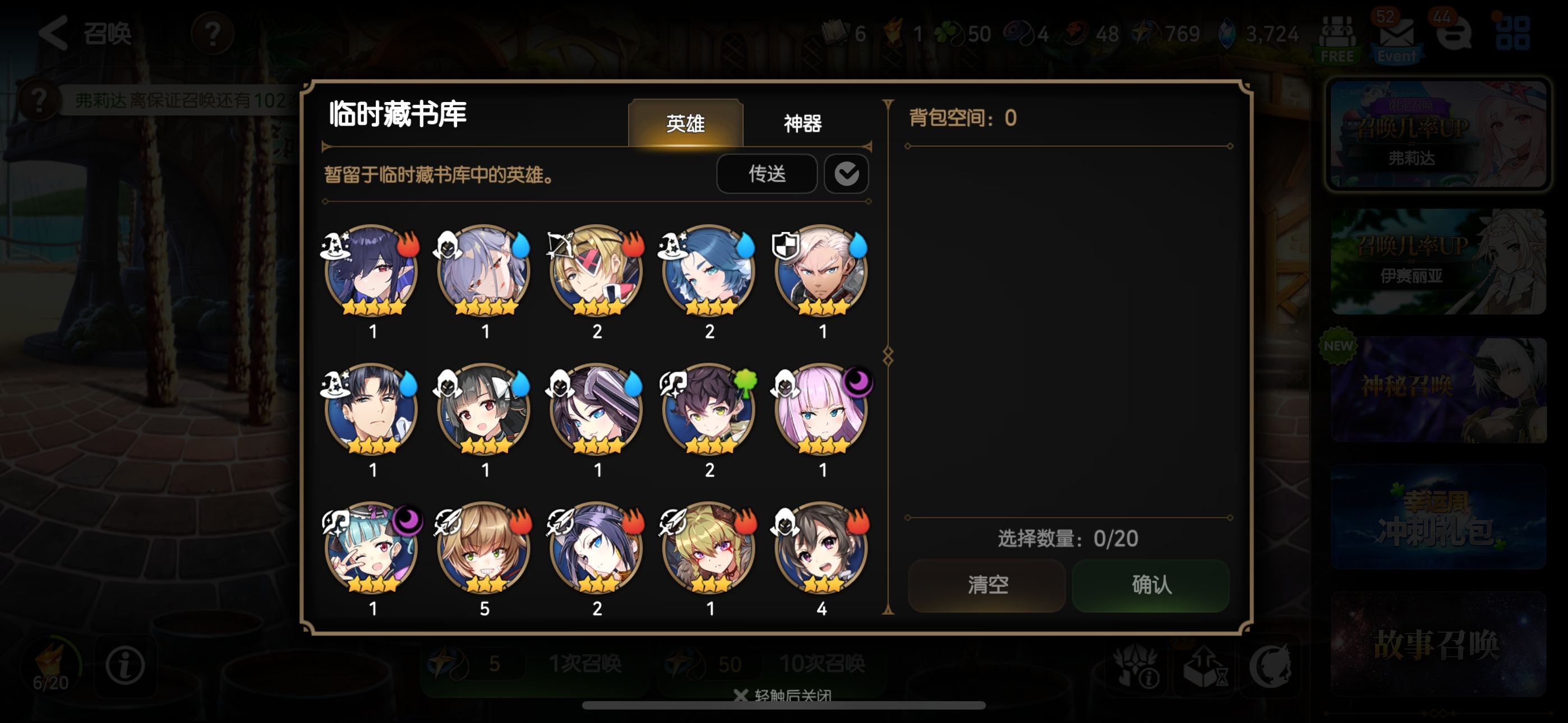1568x723 pixels.
Task: Click the 传送 button
Action: [x=767, y=174]
